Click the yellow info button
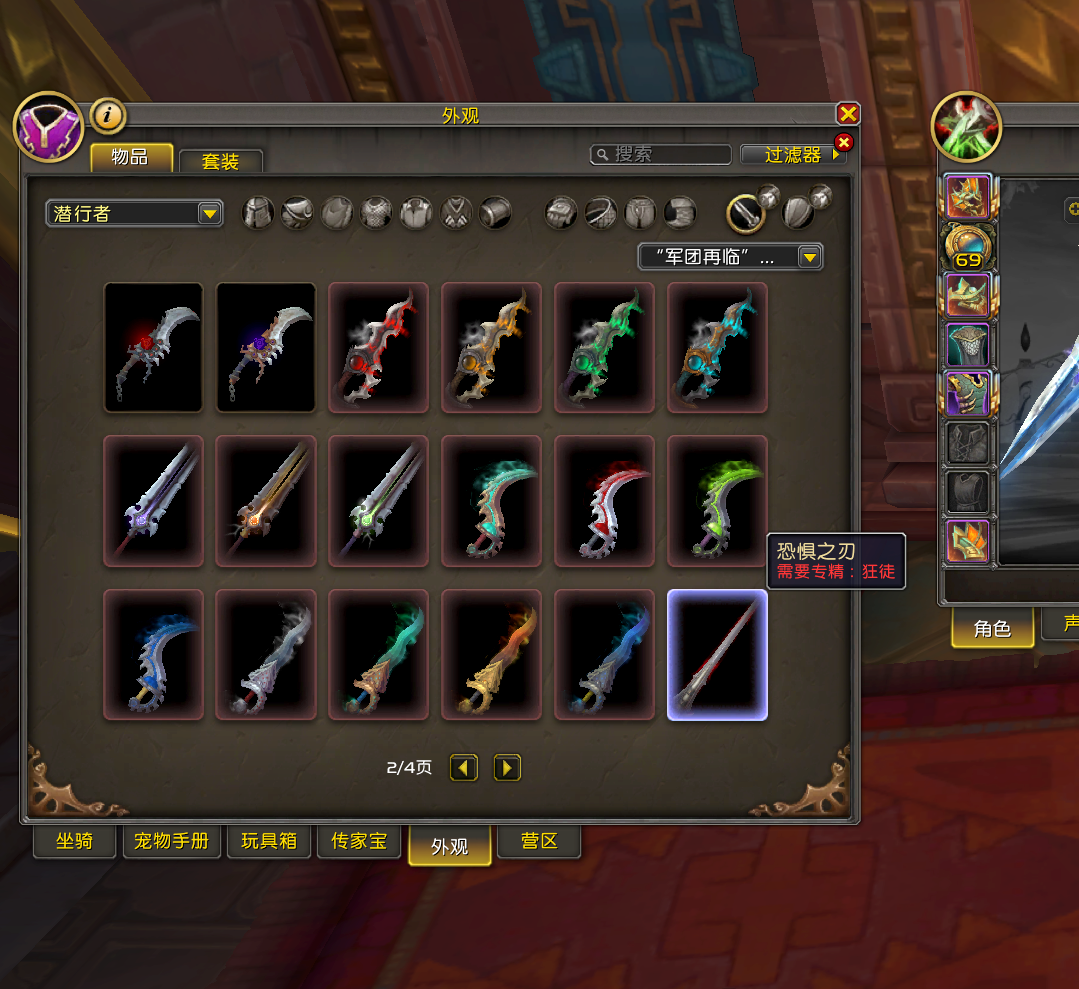The height and width of the screenshot is (989, 1079). tap(108, 116)
